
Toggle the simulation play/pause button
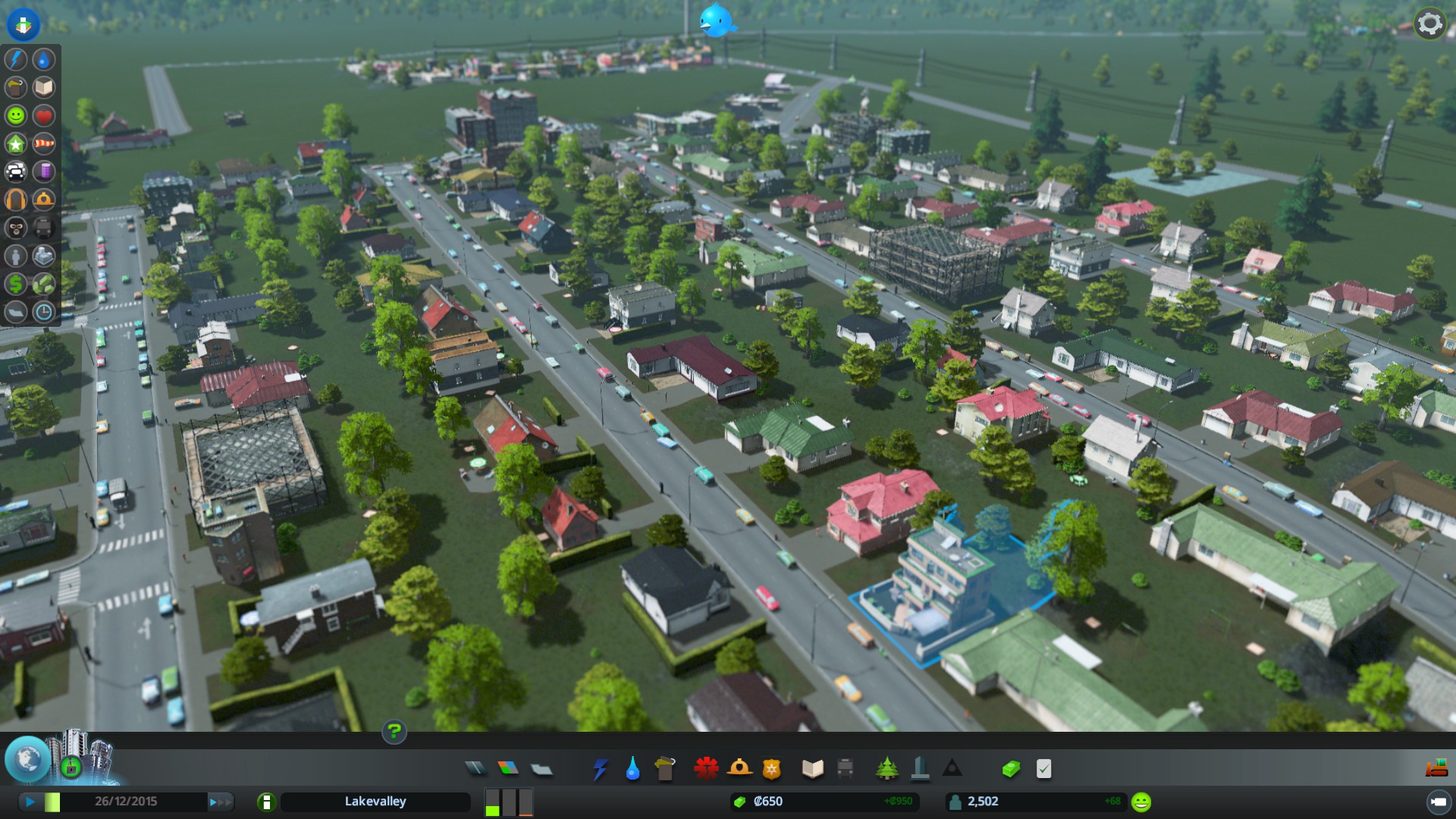[x=30, y=802]
